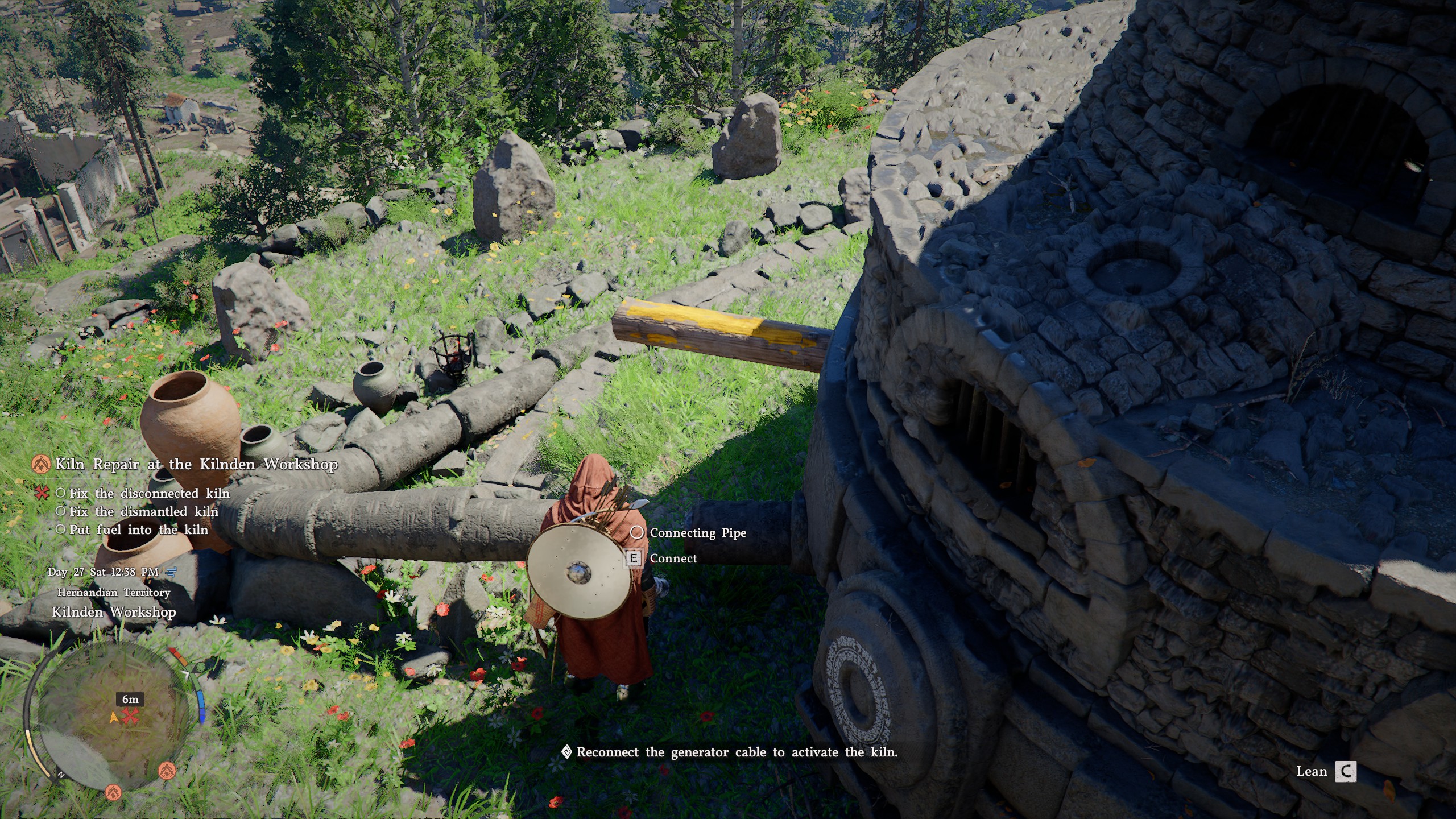Click the red cross marker inside the minimap
This screenshot has height=819, width=1456.
[x=130, y=716]
